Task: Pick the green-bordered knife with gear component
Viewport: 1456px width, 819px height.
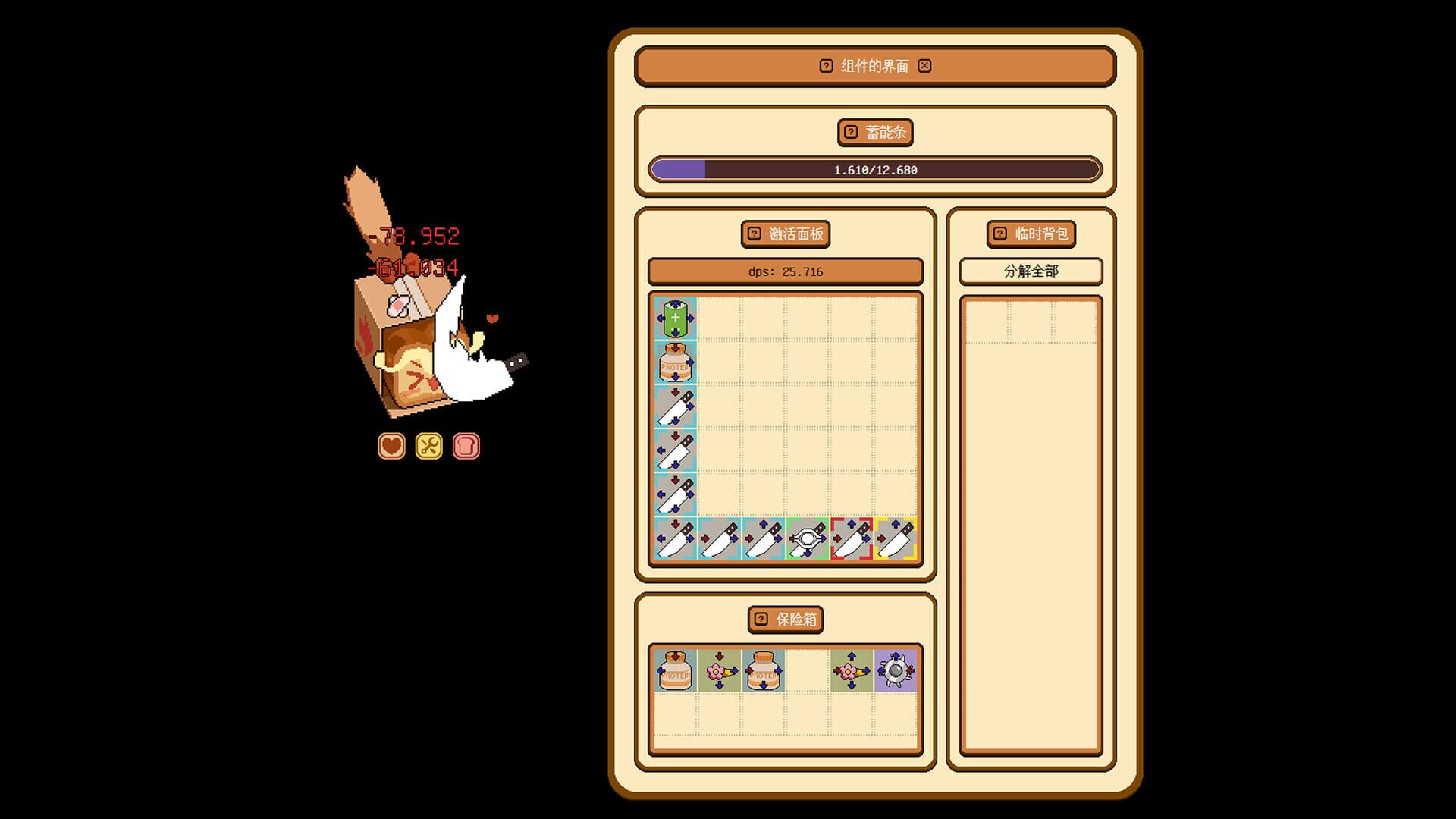Action: 808,541
